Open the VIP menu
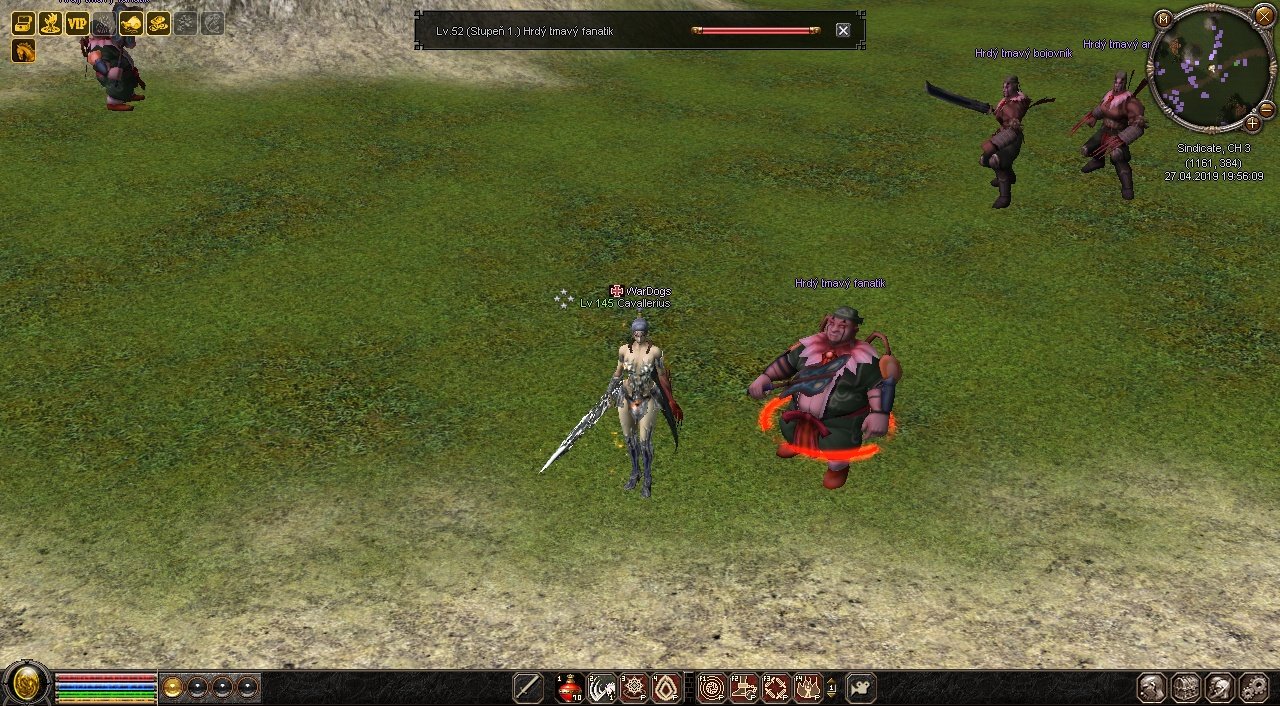The height and width of the screenshot is (706, 1280). [77, 23]
